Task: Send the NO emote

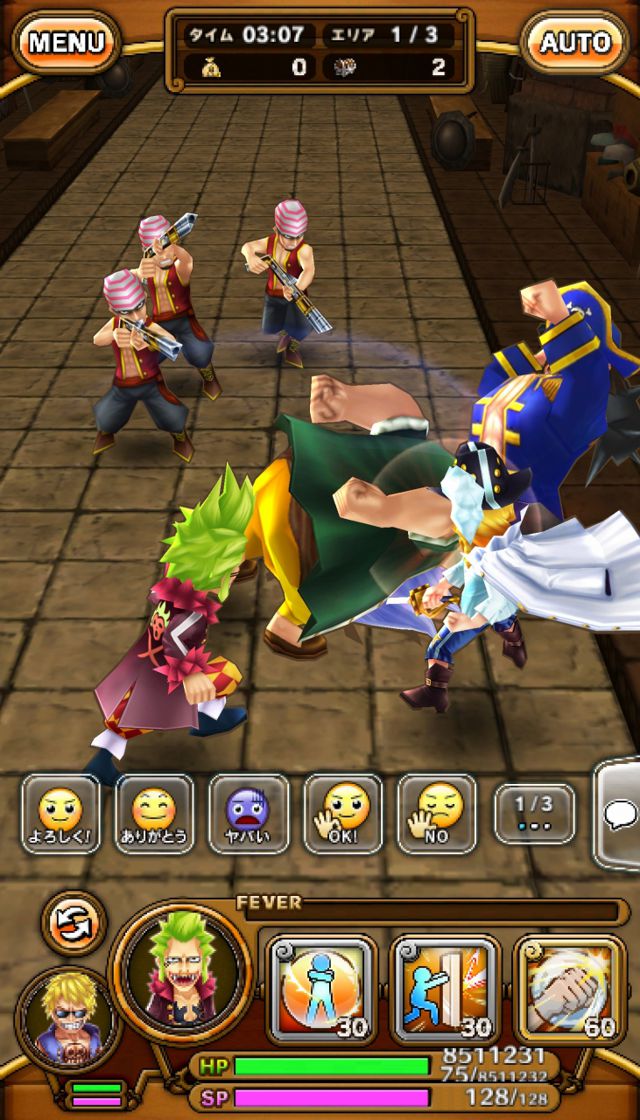Action: pyautogui.click(x=436, y=813)
